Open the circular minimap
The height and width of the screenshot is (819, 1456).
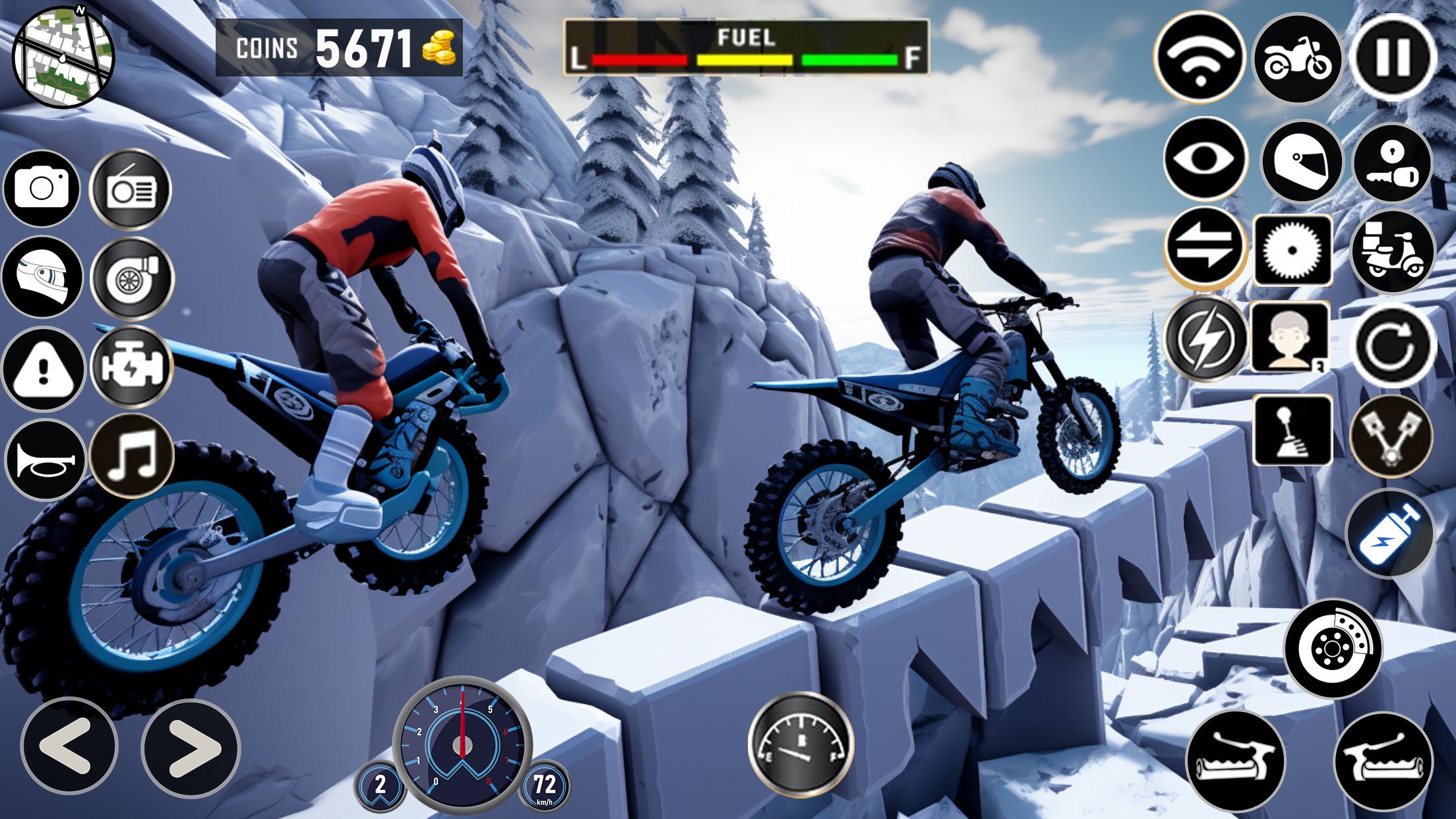(x=63, y=55)
